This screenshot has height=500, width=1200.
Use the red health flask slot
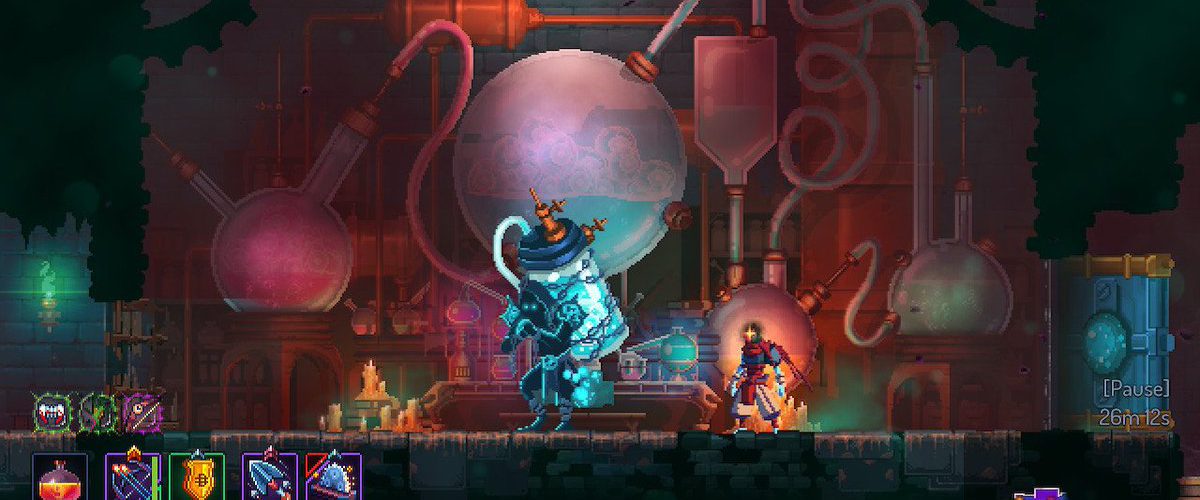[x=60, y=478]
